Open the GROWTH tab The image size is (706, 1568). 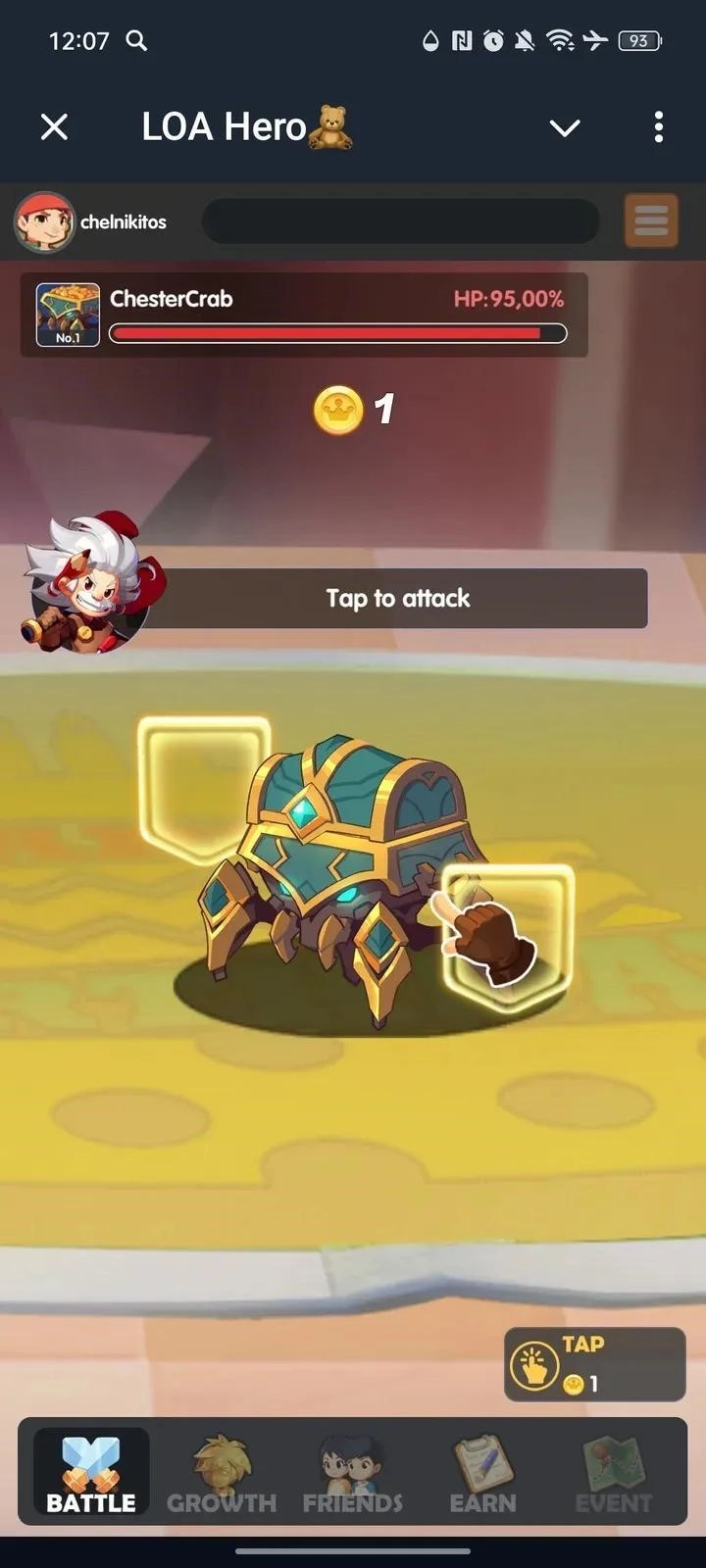[222, 1473]
